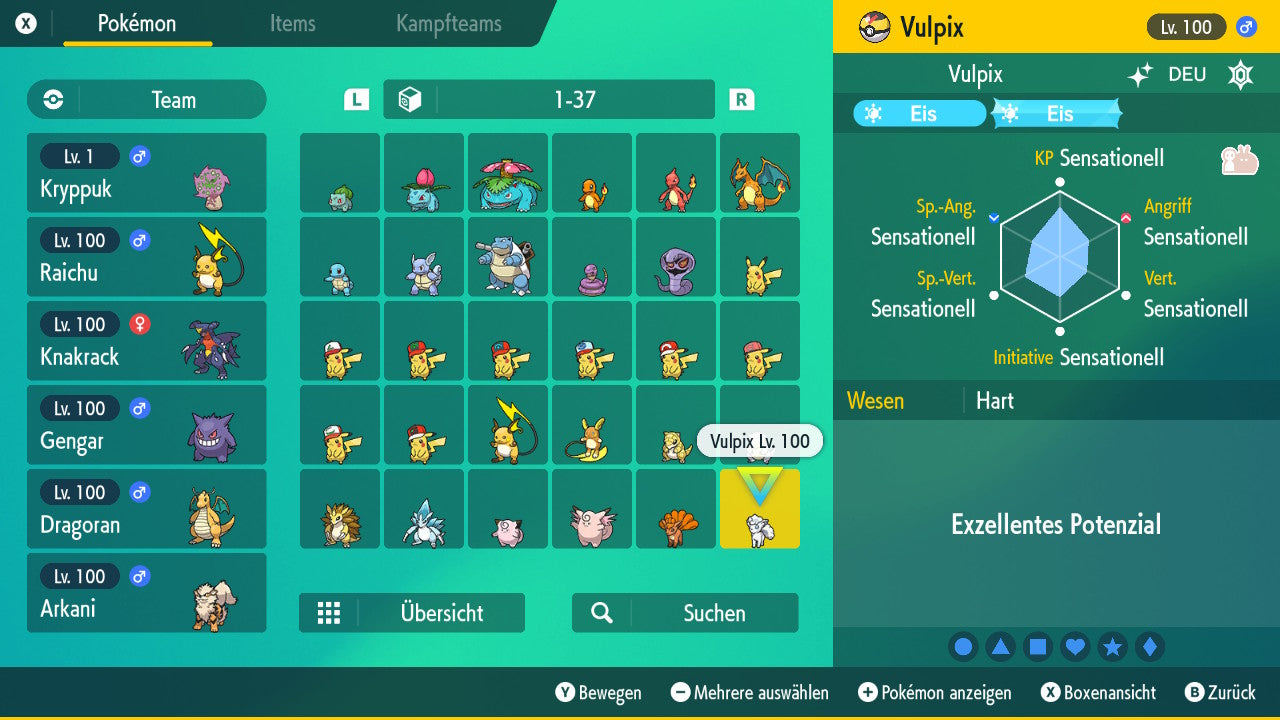Click the male gender icon on Vulpix's header
The height and width of the screenshot is (720, 1280).
(x=1248, y=27)
